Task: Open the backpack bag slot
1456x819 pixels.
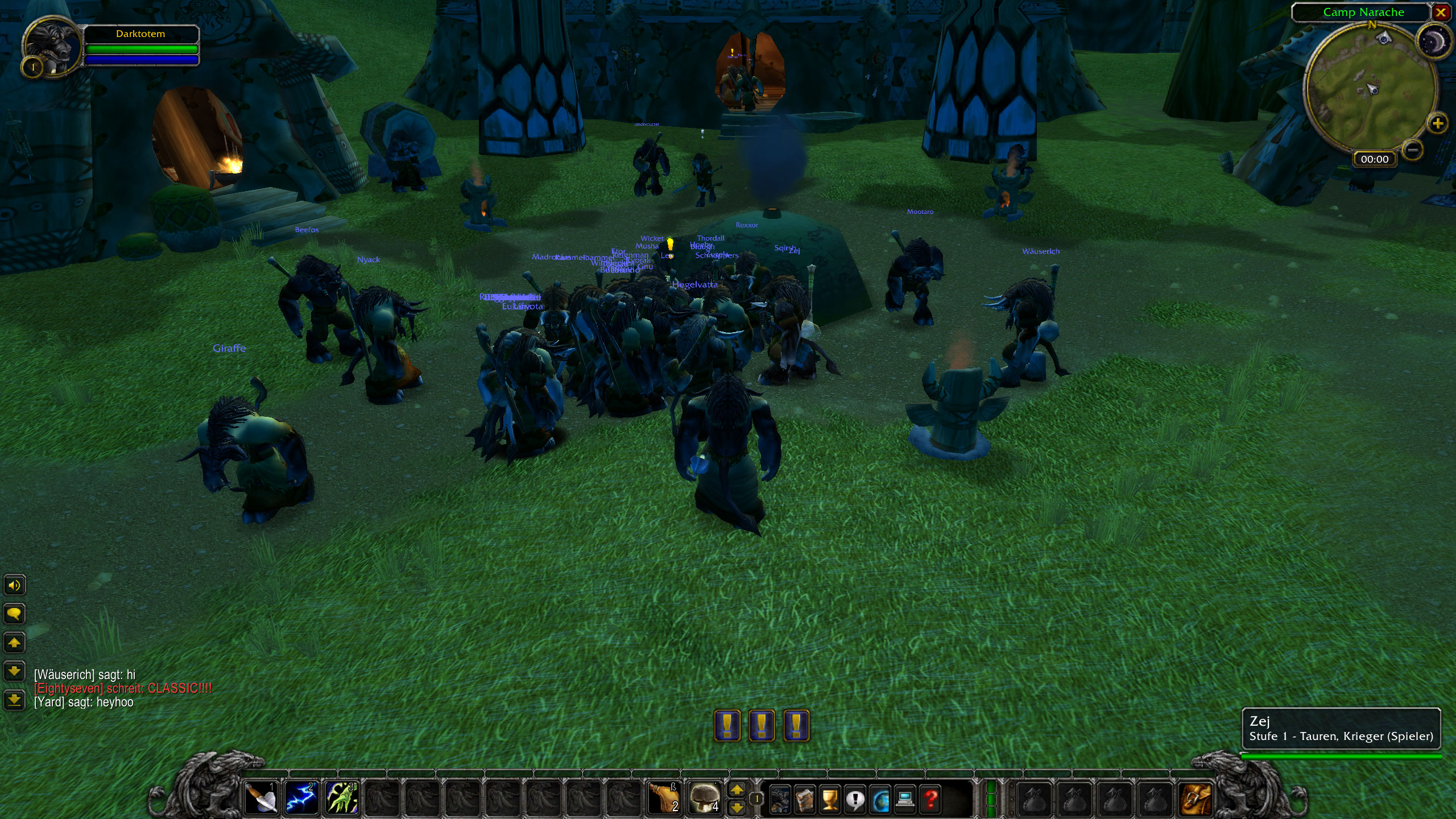Action: point(1195,798)
